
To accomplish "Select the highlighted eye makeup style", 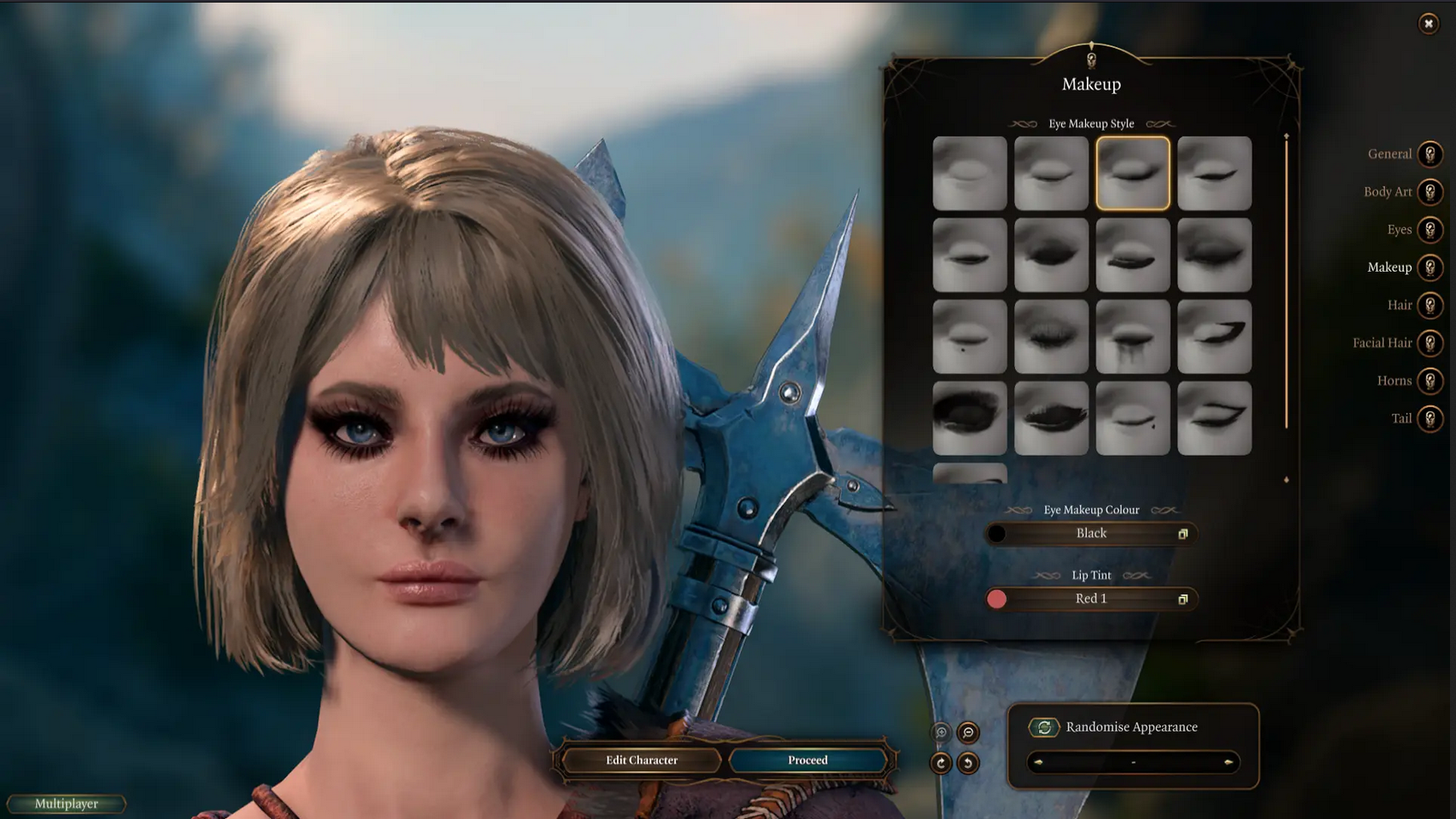I will 1132,173.
